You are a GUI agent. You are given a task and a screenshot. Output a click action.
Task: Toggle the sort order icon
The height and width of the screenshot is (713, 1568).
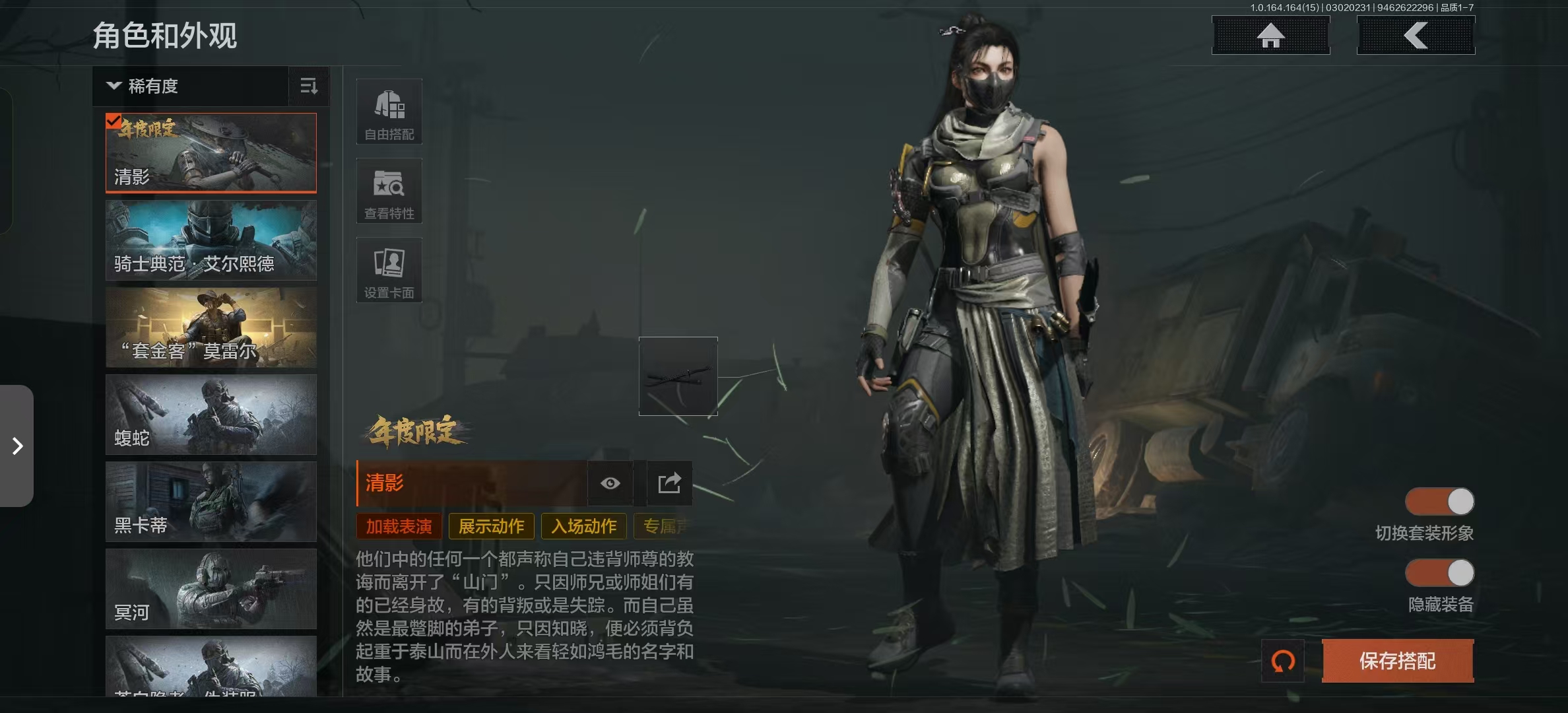point(309,86)
